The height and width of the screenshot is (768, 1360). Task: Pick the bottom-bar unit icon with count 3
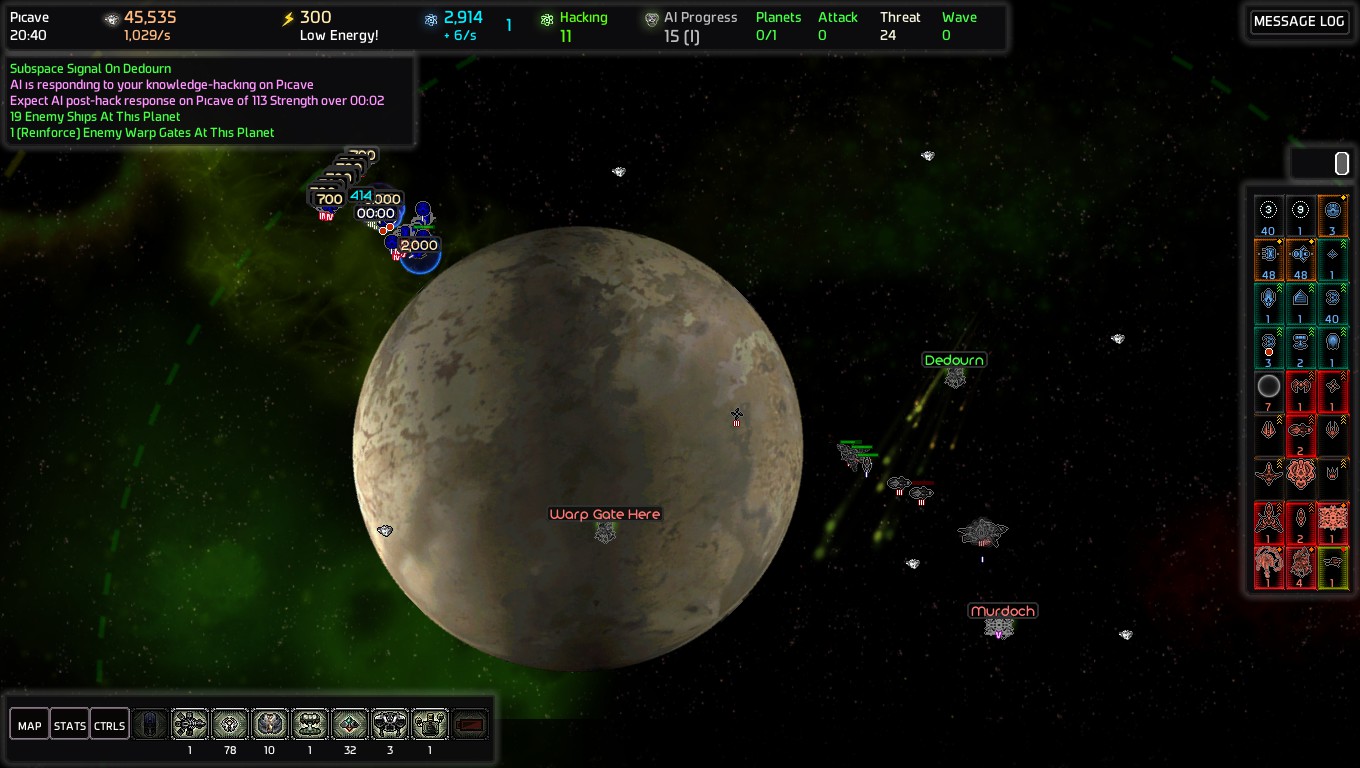pos(390,724)
